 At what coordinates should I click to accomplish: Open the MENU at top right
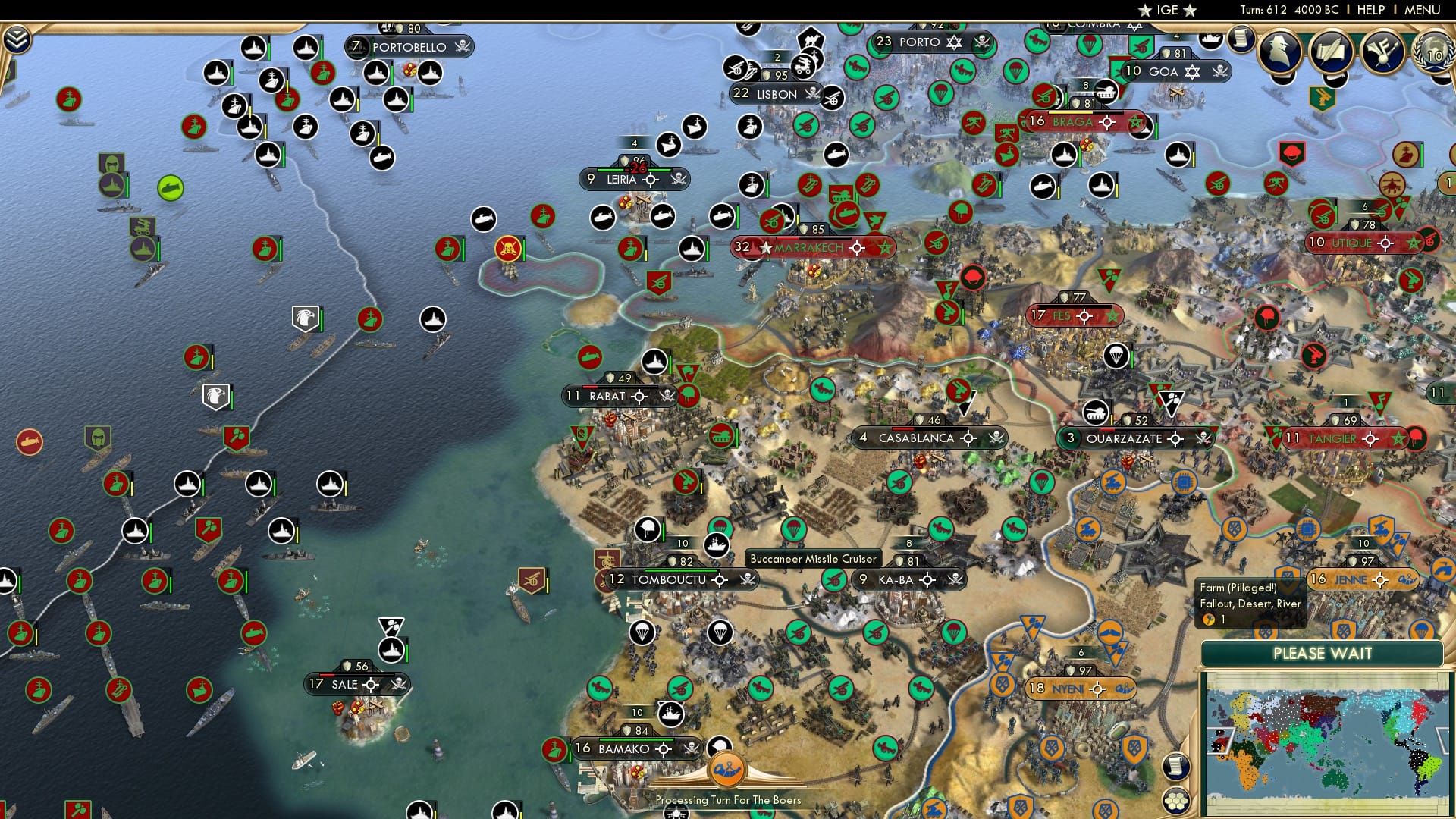(1424, 10)
